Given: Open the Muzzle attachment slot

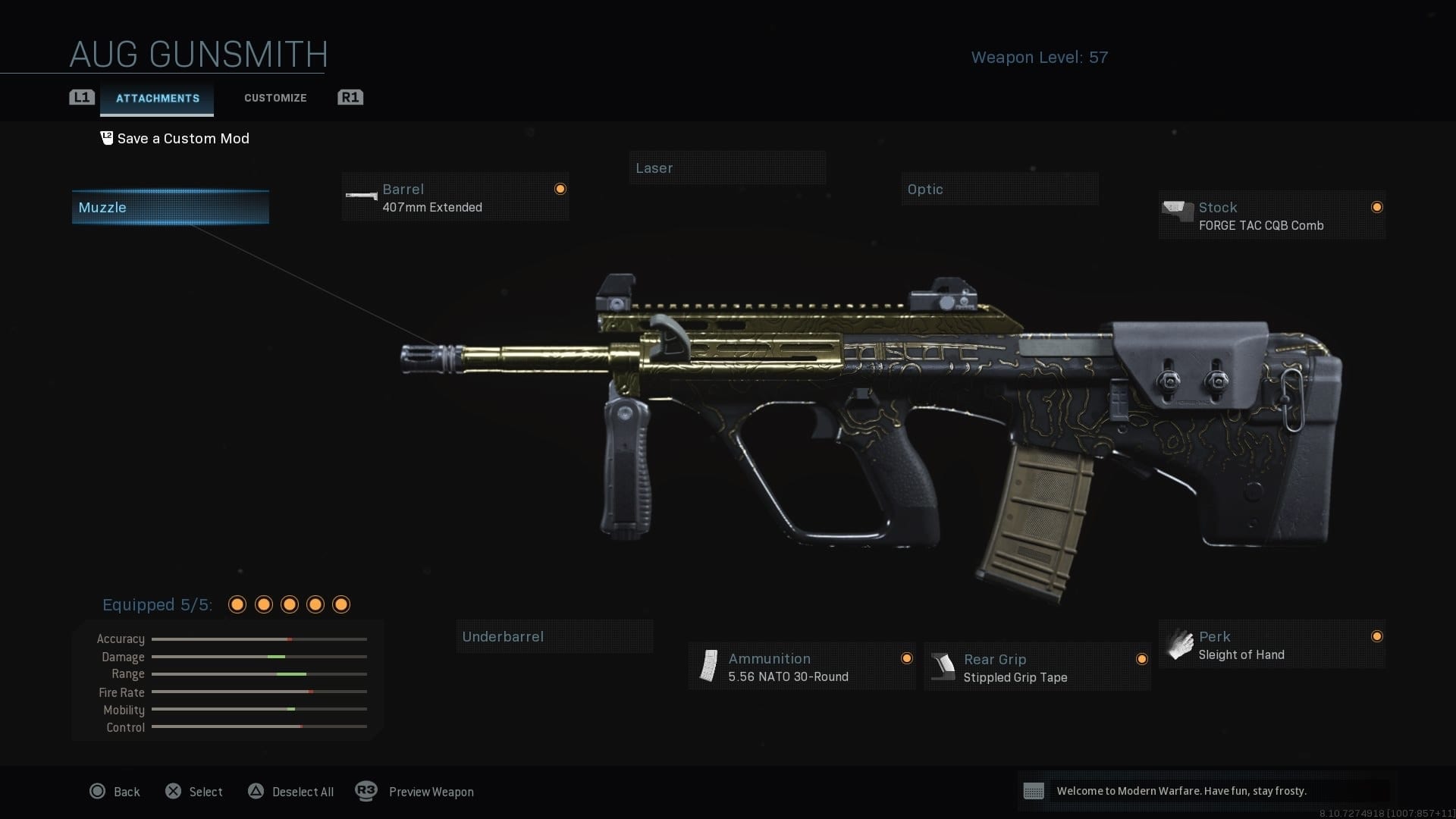Looking at the screenshot, I should 170,207.
